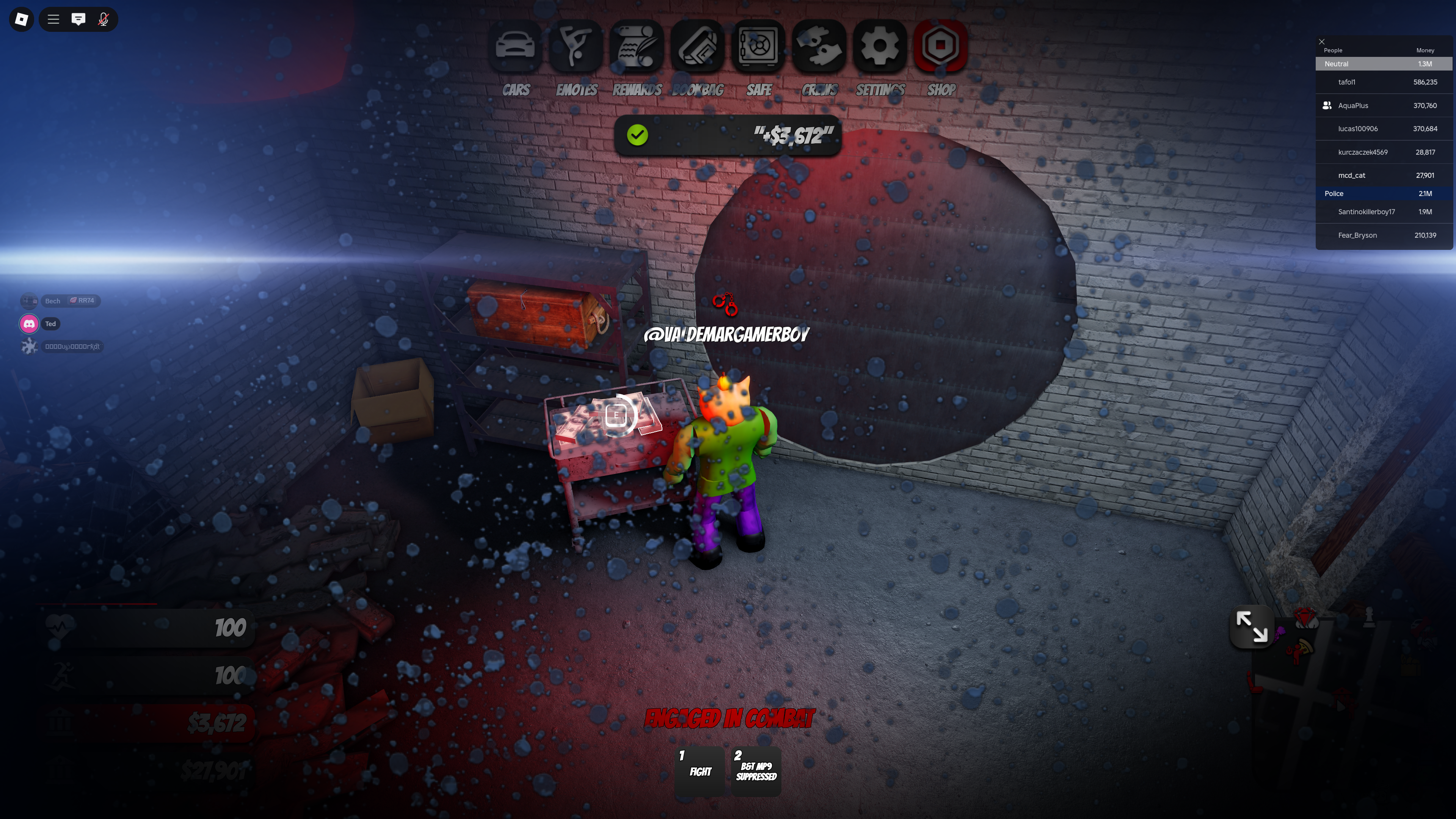Viewport: 1456px width, 819px height.
Task: Select tafol1 in the player list
Action: coord(1346,83)
